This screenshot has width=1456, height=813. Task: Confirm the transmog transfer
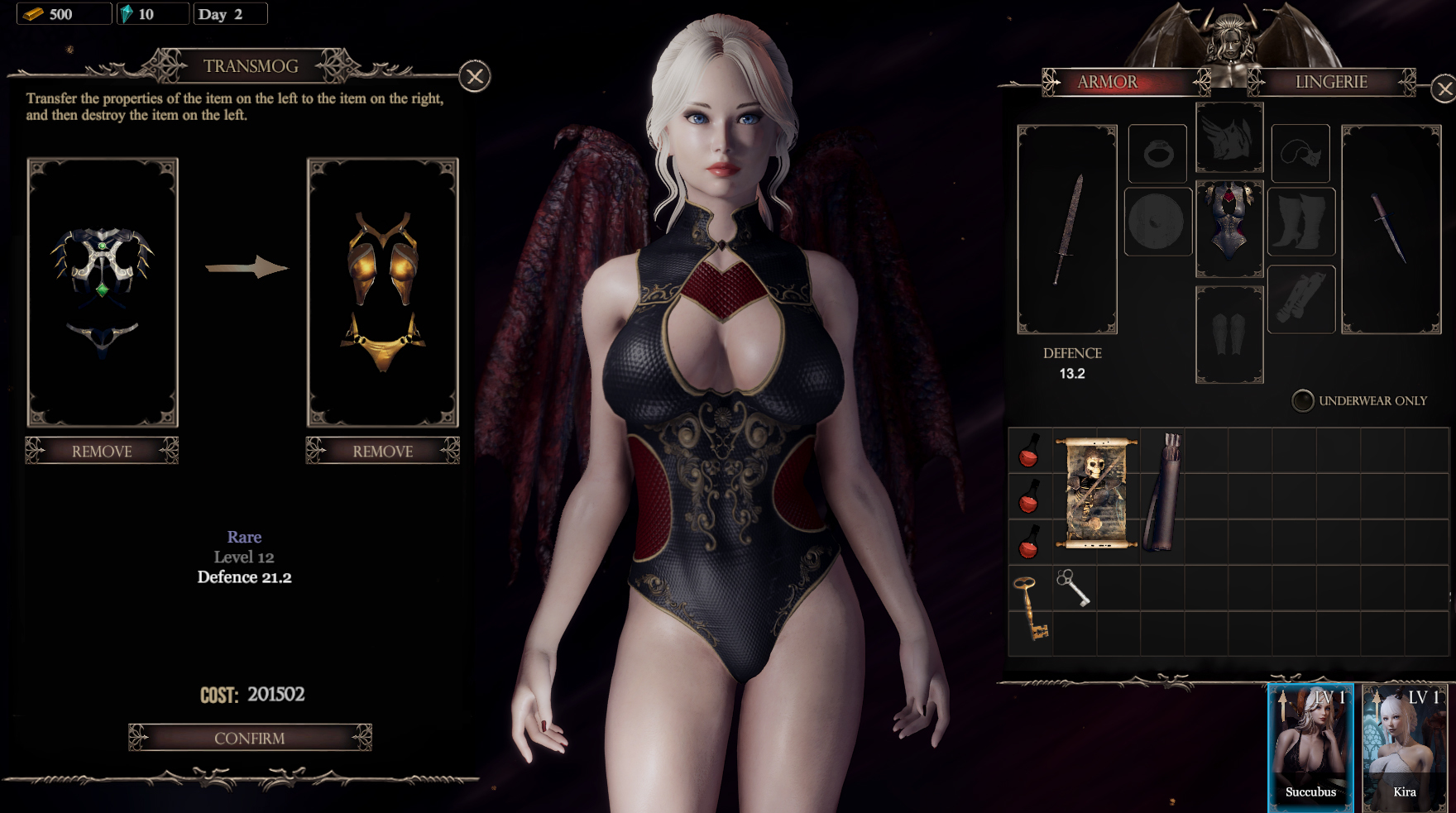(250, 738)
